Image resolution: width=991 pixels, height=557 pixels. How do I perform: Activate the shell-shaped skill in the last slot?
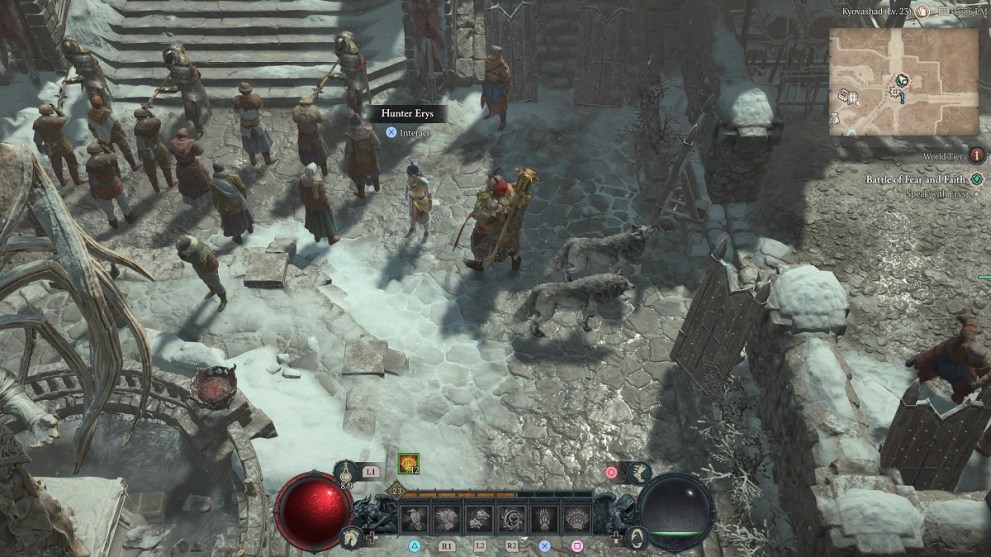coord(577,516)
